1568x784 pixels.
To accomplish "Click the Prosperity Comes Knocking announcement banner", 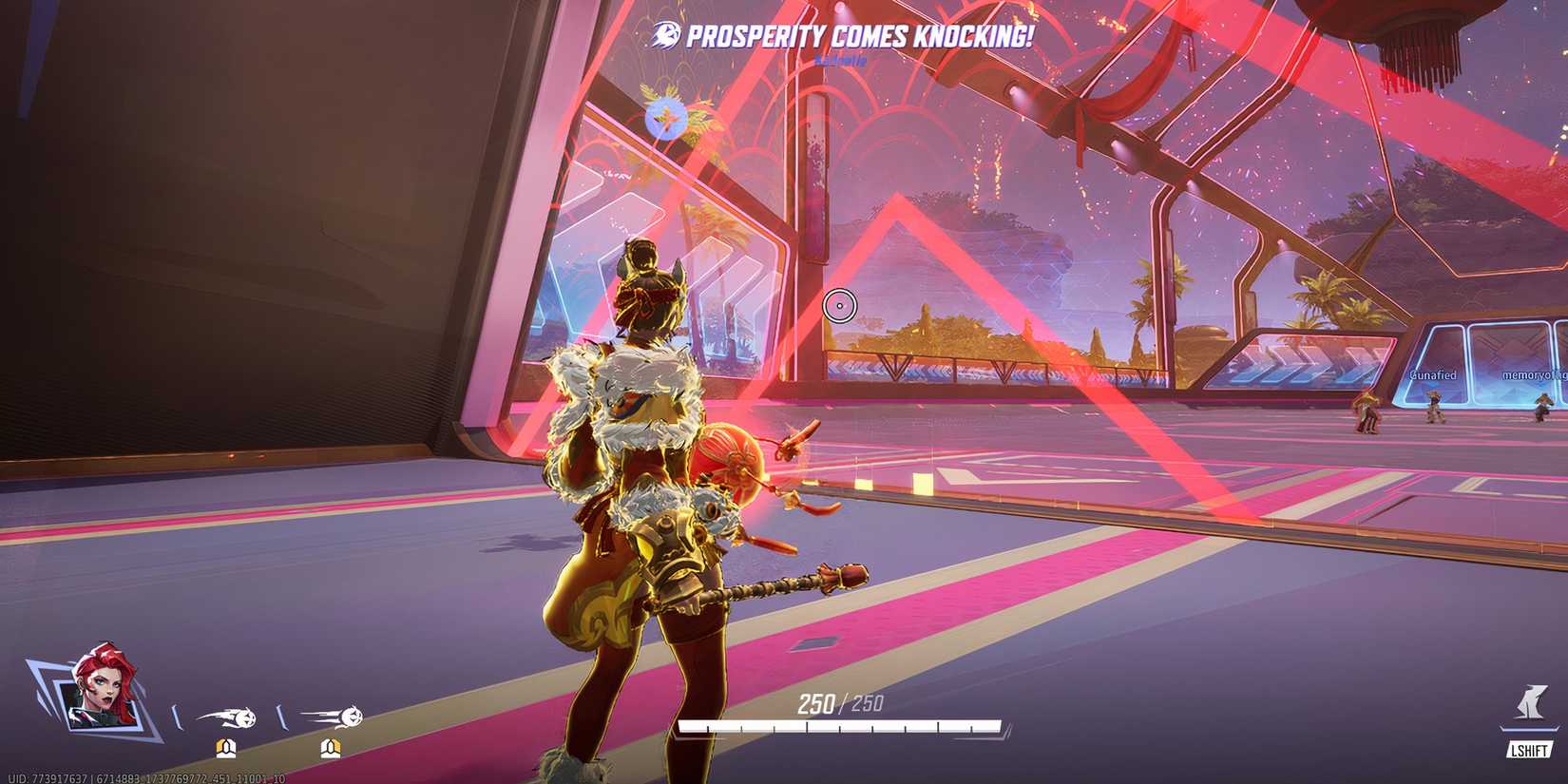I will click(x=855, y=33).
